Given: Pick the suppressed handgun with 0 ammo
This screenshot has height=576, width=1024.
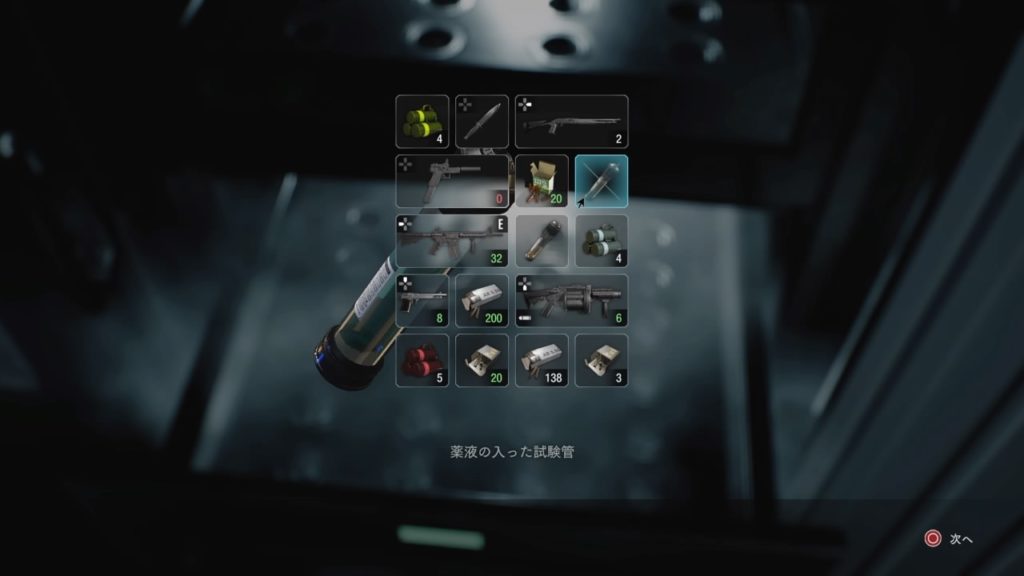Looking at the screenshot, I should pyautogui.click(x=452, y=181).
